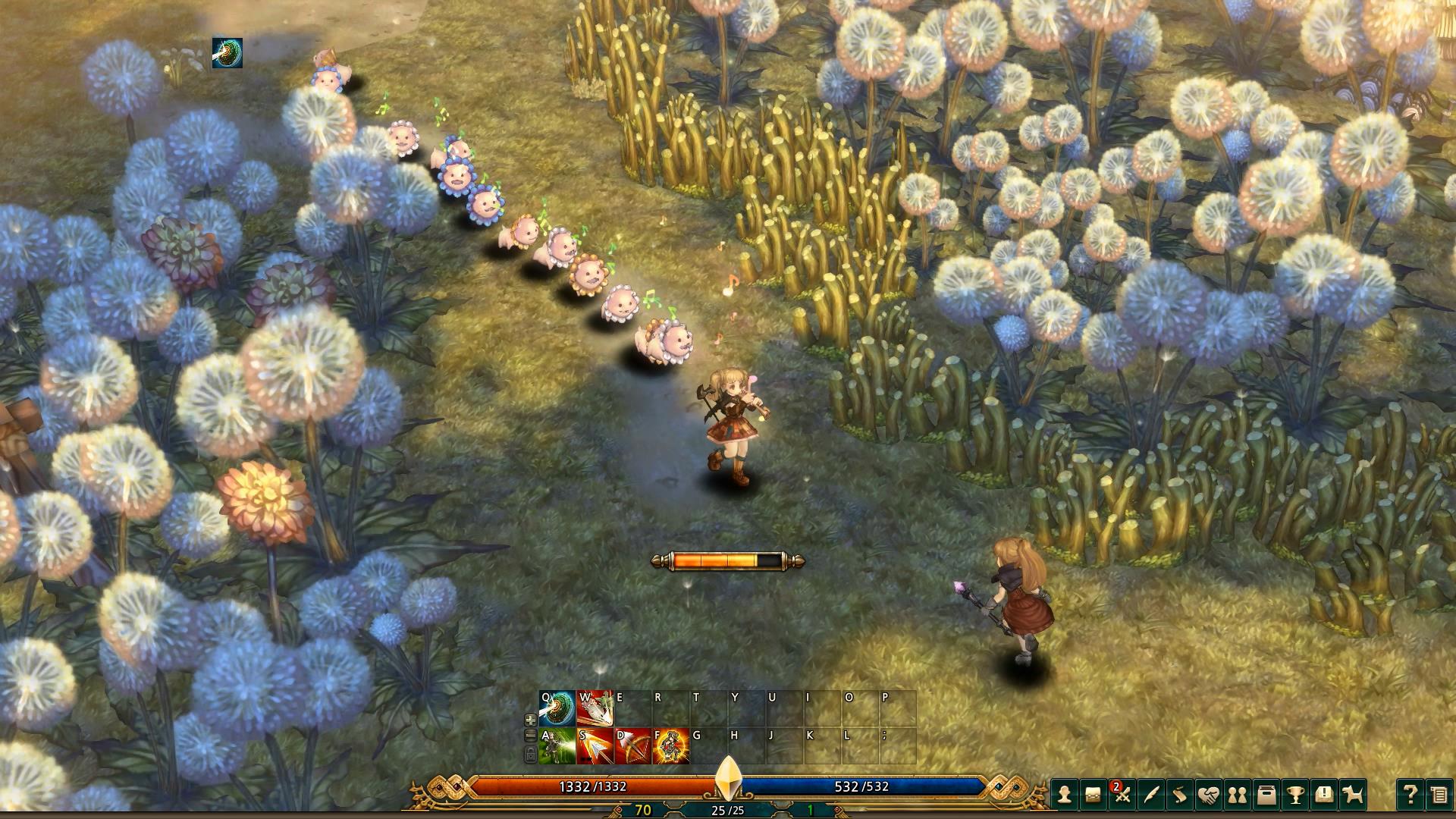Screen dimensions: 1456x819
Task: Open the trophy achievements menu
Action: coord(1294,795)
